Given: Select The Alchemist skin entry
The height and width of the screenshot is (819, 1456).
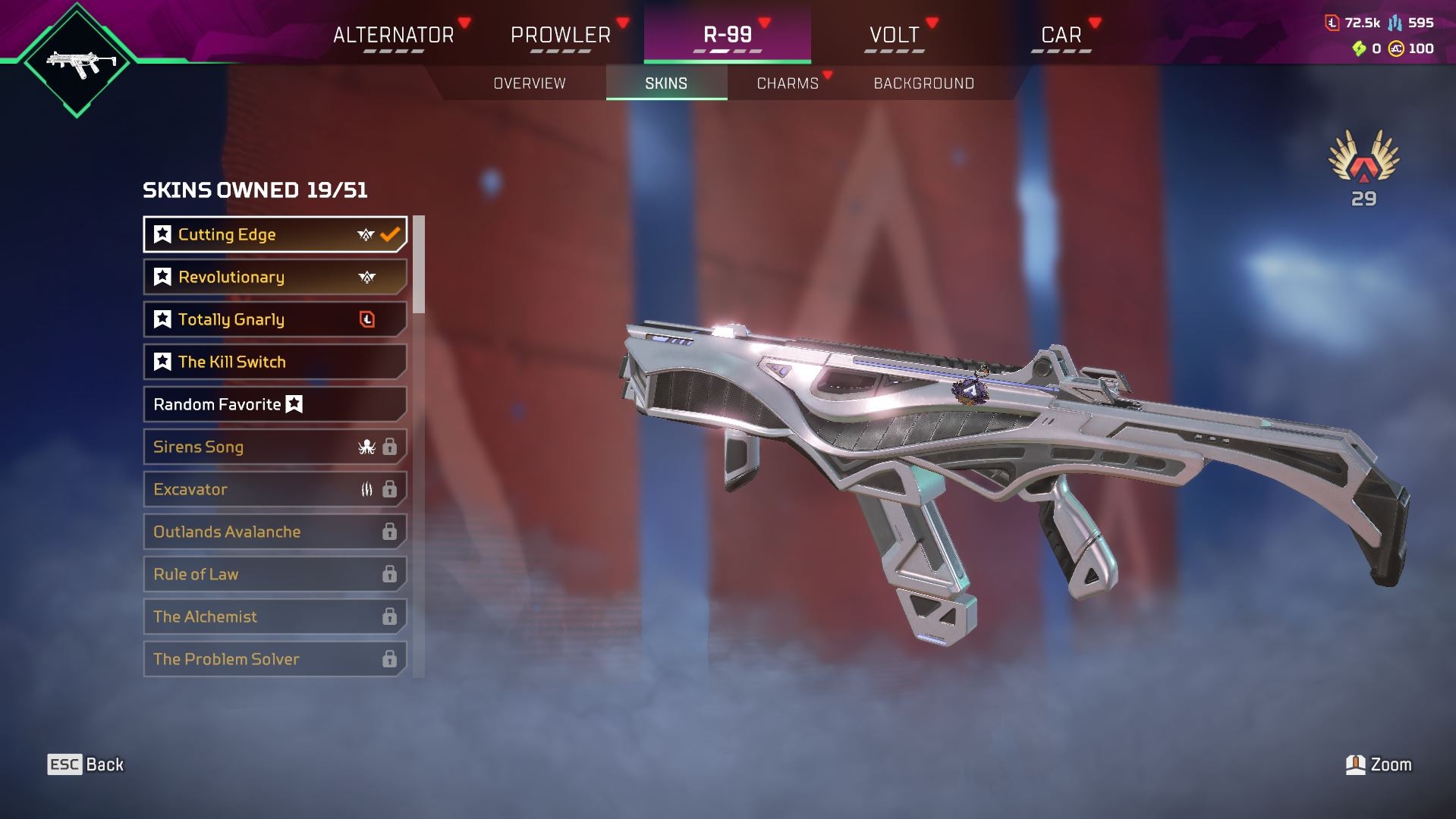Looking at the screenshot, I should [275, 617].
